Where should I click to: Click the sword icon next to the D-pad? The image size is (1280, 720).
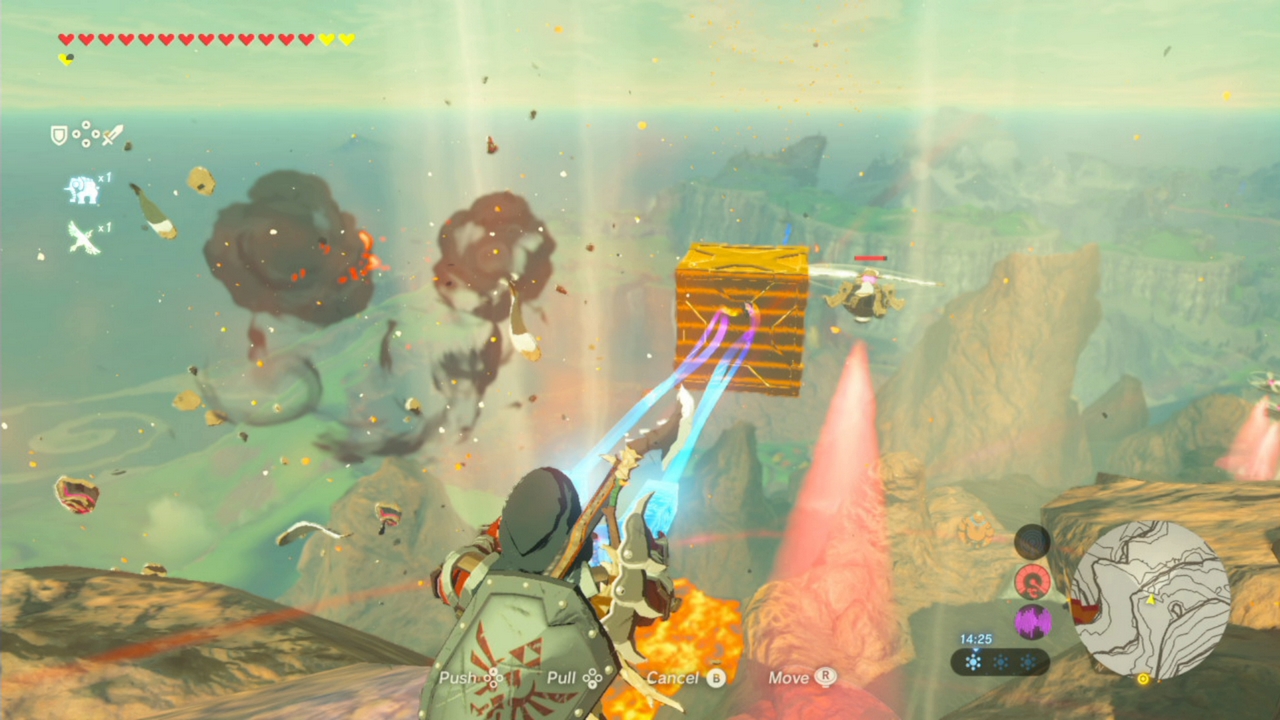pyautogui.click(x=112, y=135)
